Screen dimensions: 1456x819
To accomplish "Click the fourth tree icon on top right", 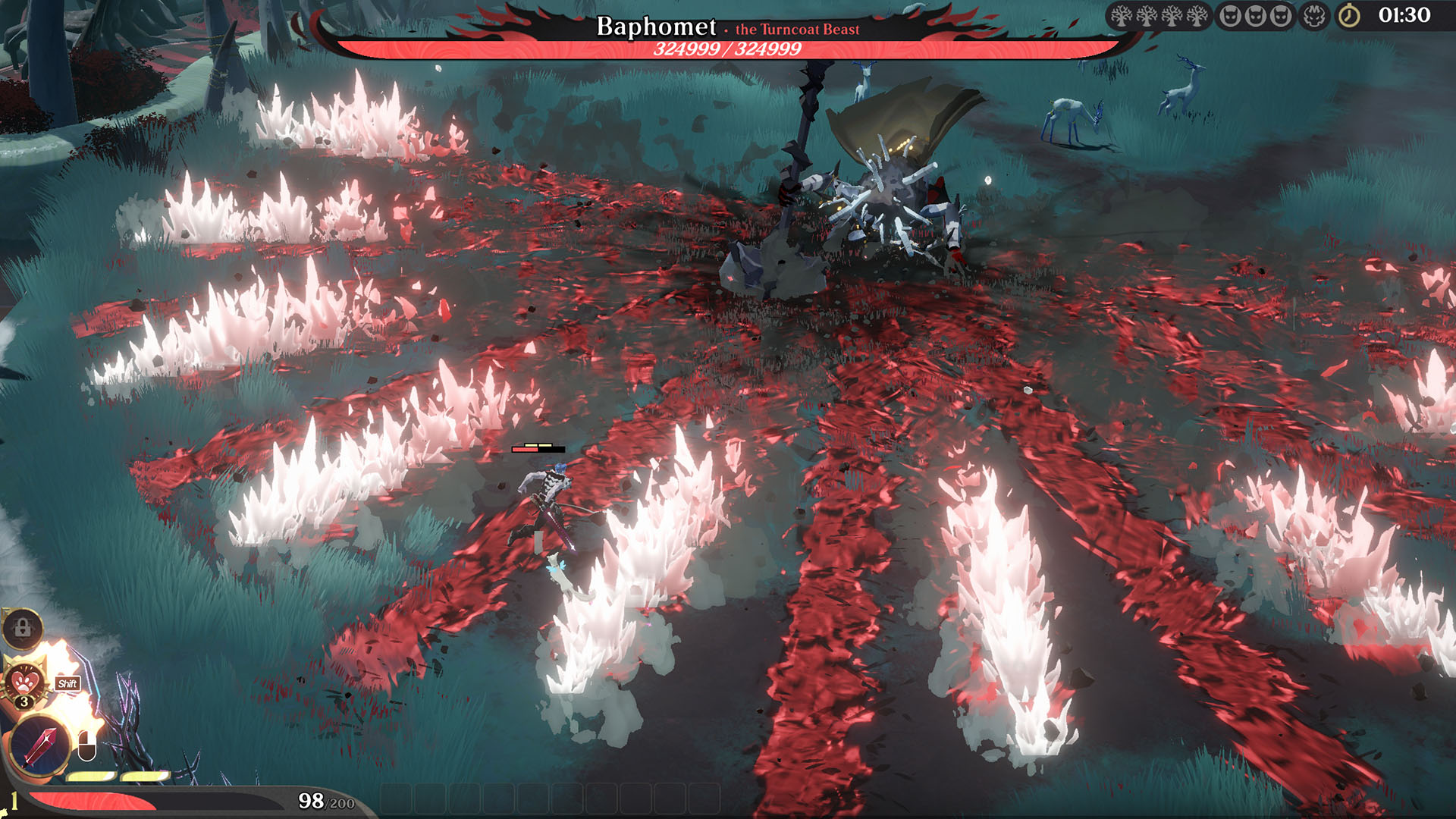I will (x=1197, y=16).
